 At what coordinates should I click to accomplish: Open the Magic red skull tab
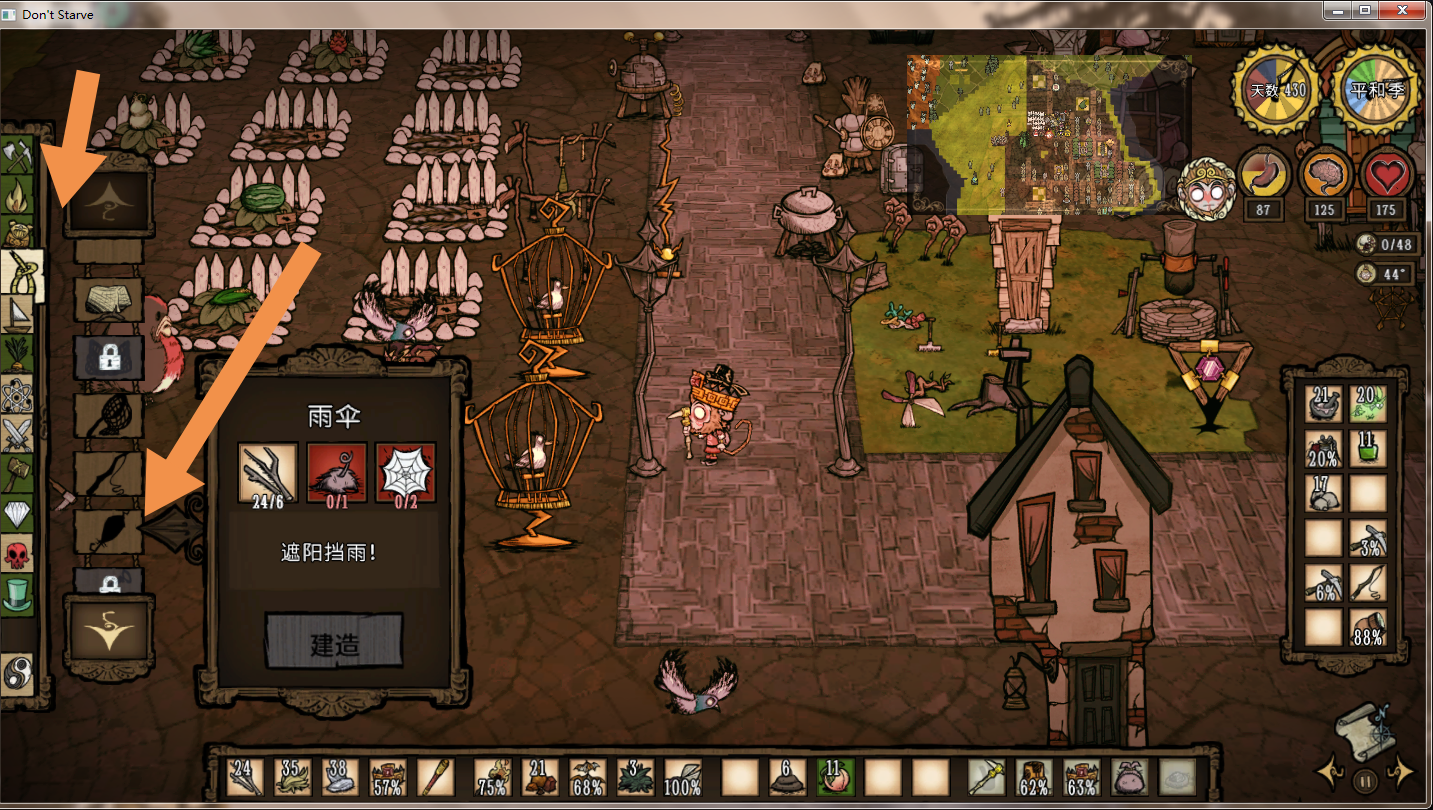coord(19,553)
